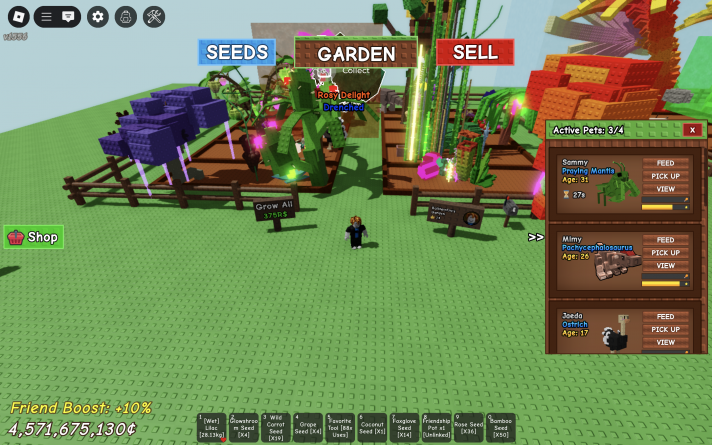Open the SEEDS teleport button

click(237, 53)
